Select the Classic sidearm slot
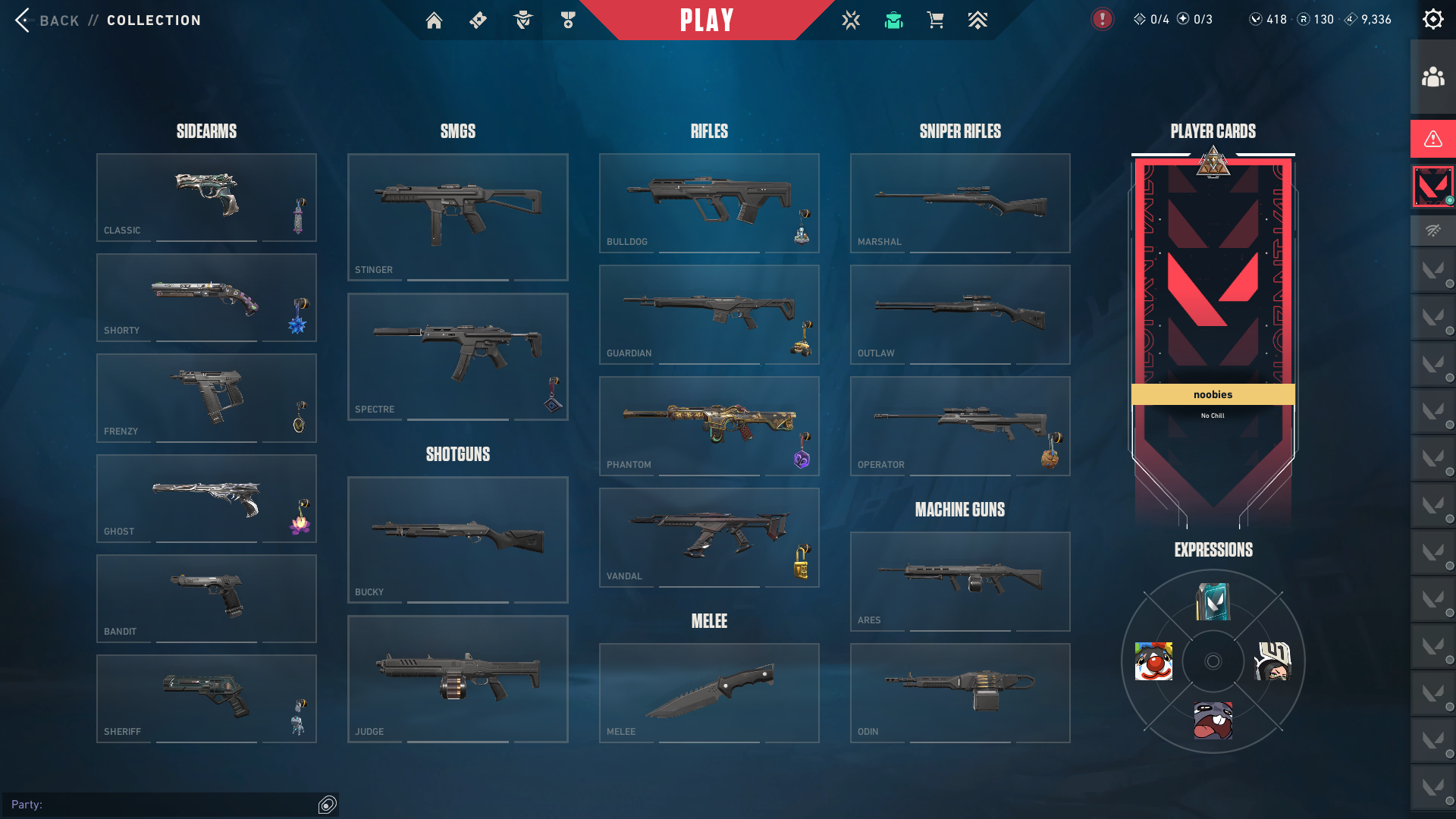 [206, 197]
